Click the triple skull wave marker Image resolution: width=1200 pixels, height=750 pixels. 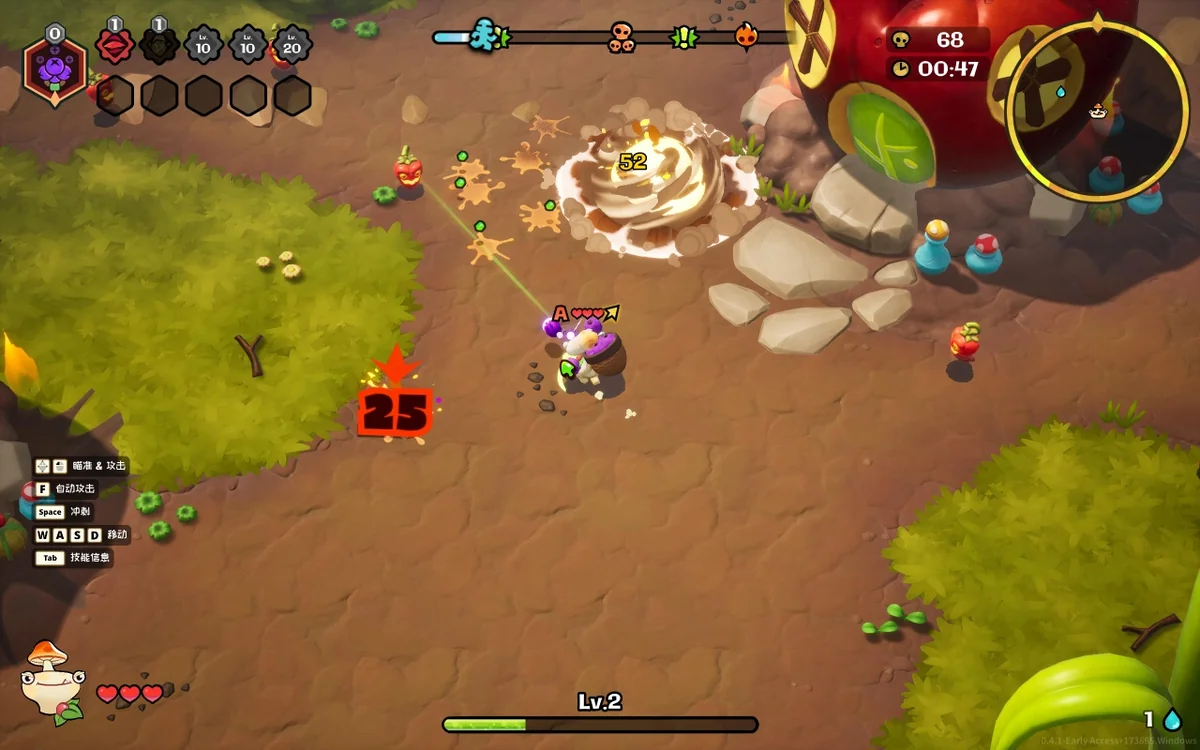621,38
